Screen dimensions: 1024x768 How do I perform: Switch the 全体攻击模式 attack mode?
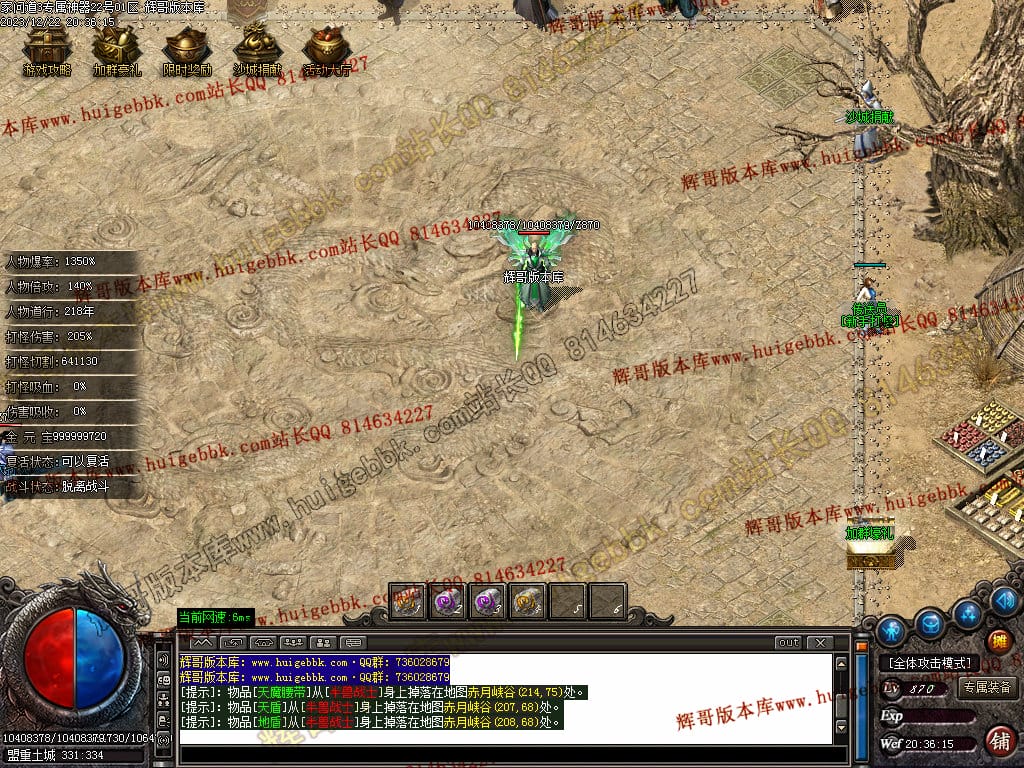(929, 663)
